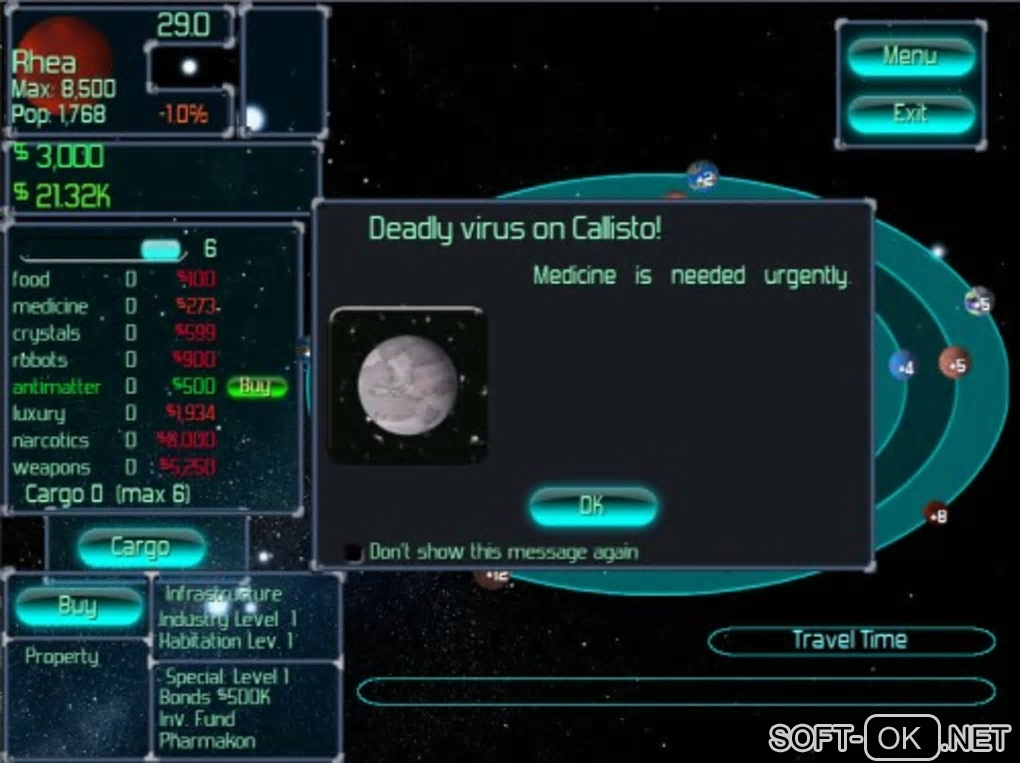Viewport: 1020px width, 763px height.
Task: Select the red +5 planet marker
Action: [x=955, y=364]
